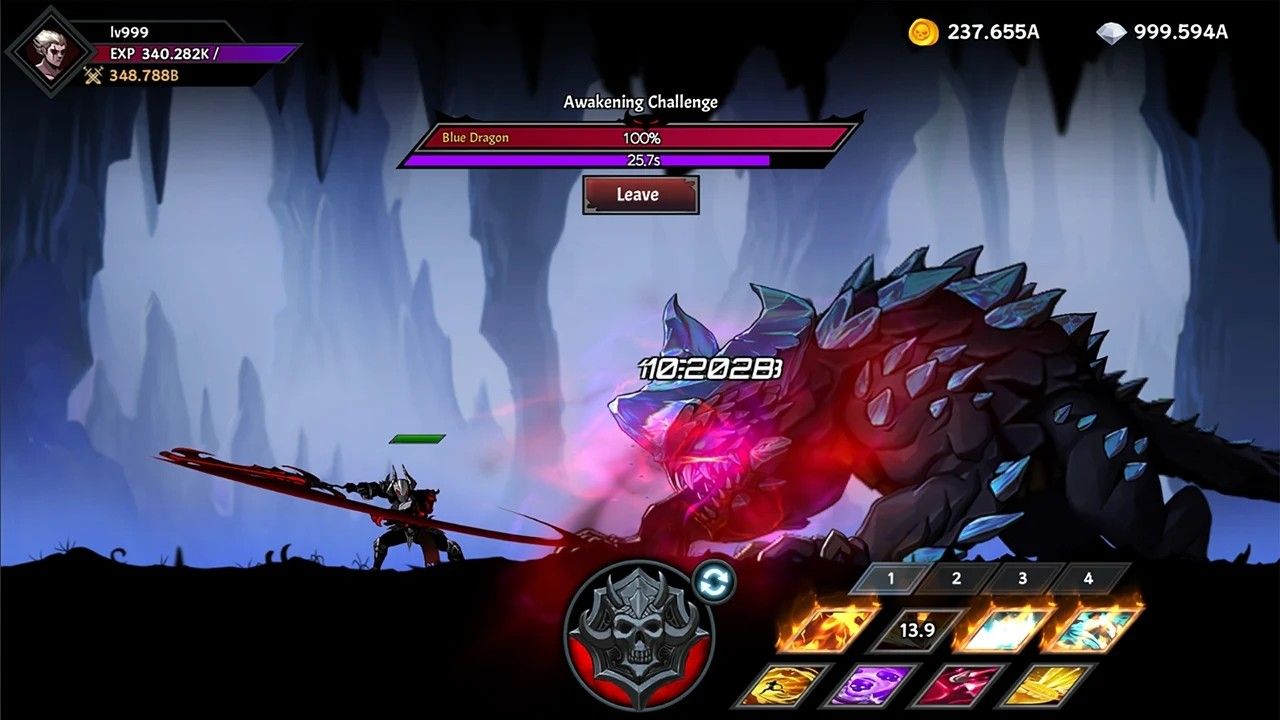
Task: Activate the yellow dashing figure skill
Action: click(784, 685)
